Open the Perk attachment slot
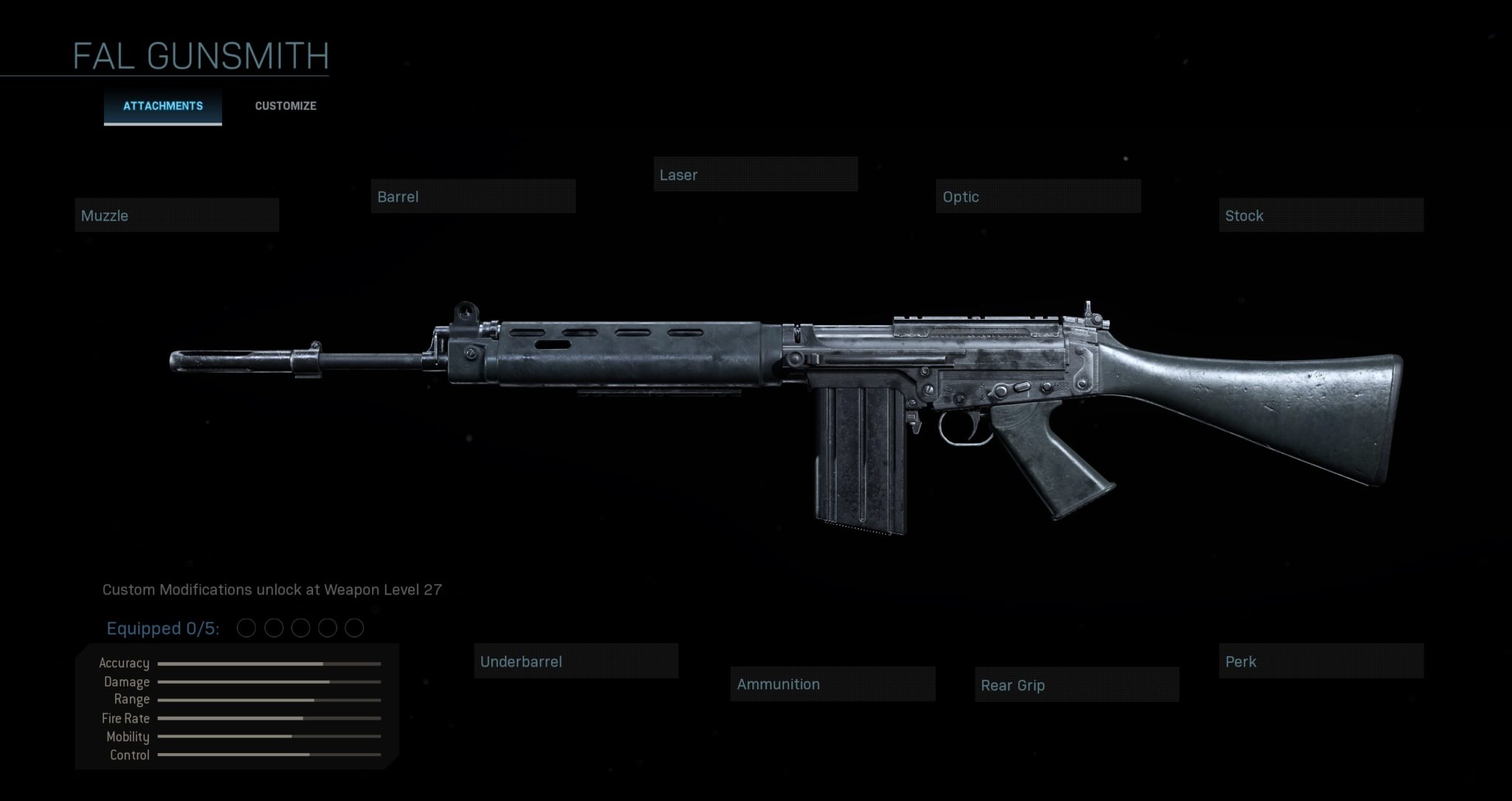 (x=1321, y=661)
